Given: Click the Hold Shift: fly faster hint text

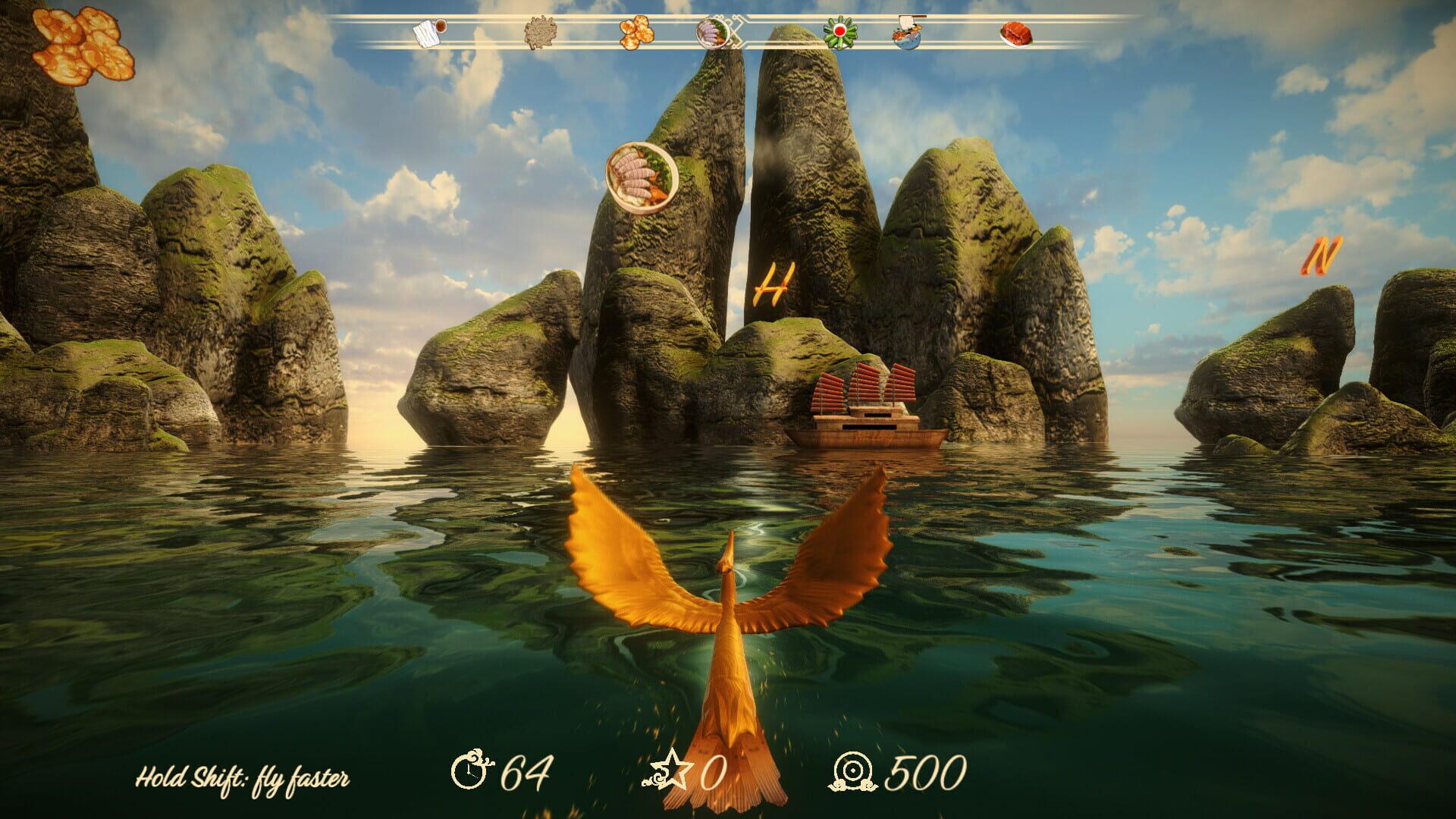Looking at the screenshot, I should 245,777.
